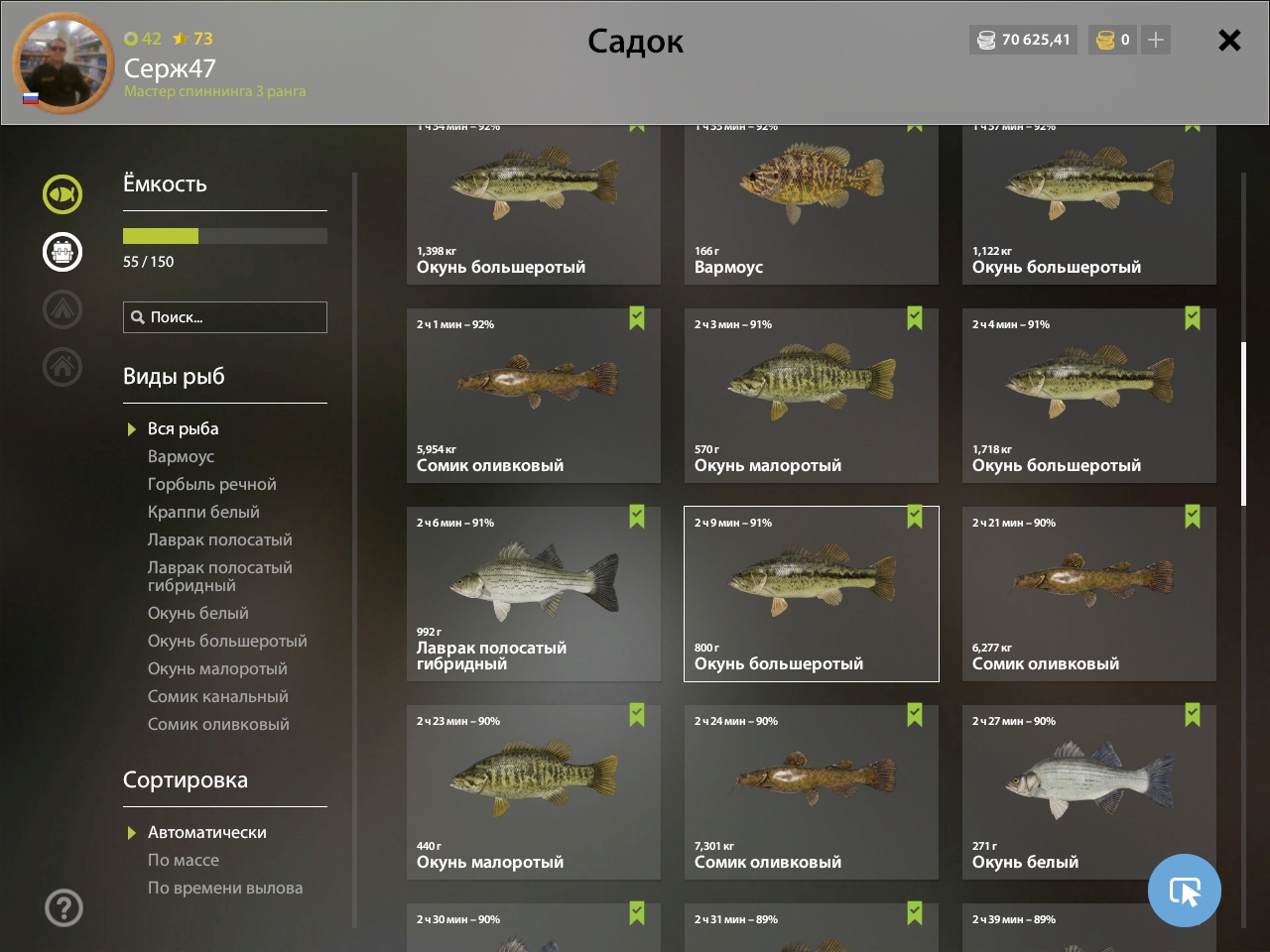Screen dimensions: 1270x952
Task: Close the Садок window
Action: click(1228, 41)
